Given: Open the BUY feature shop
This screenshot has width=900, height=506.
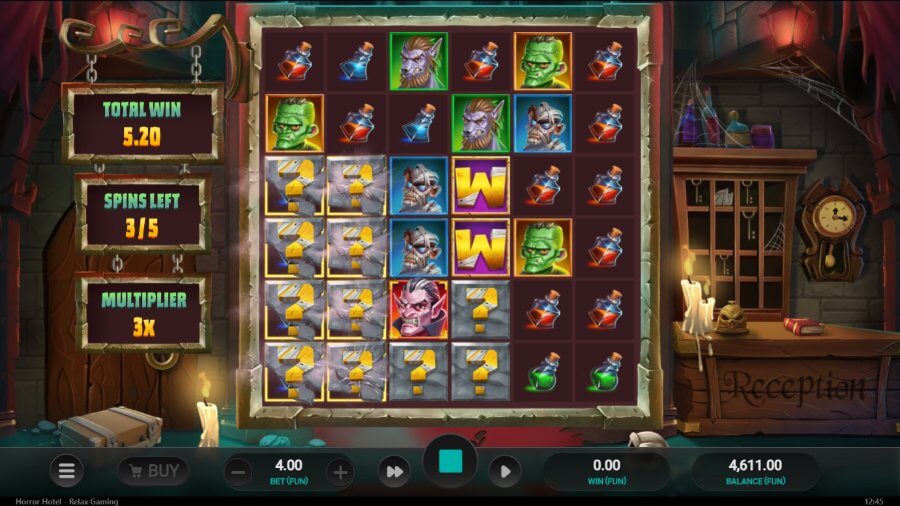Looking at the screenshot, I should click(153, 470).
